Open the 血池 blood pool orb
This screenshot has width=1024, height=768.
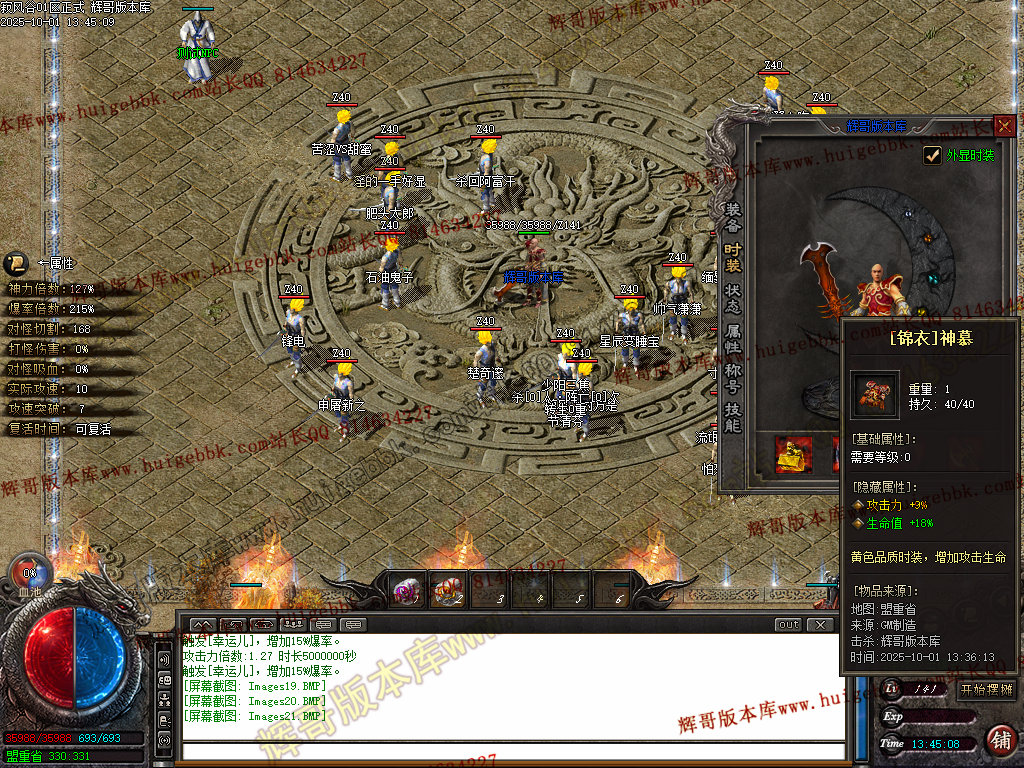29,575
